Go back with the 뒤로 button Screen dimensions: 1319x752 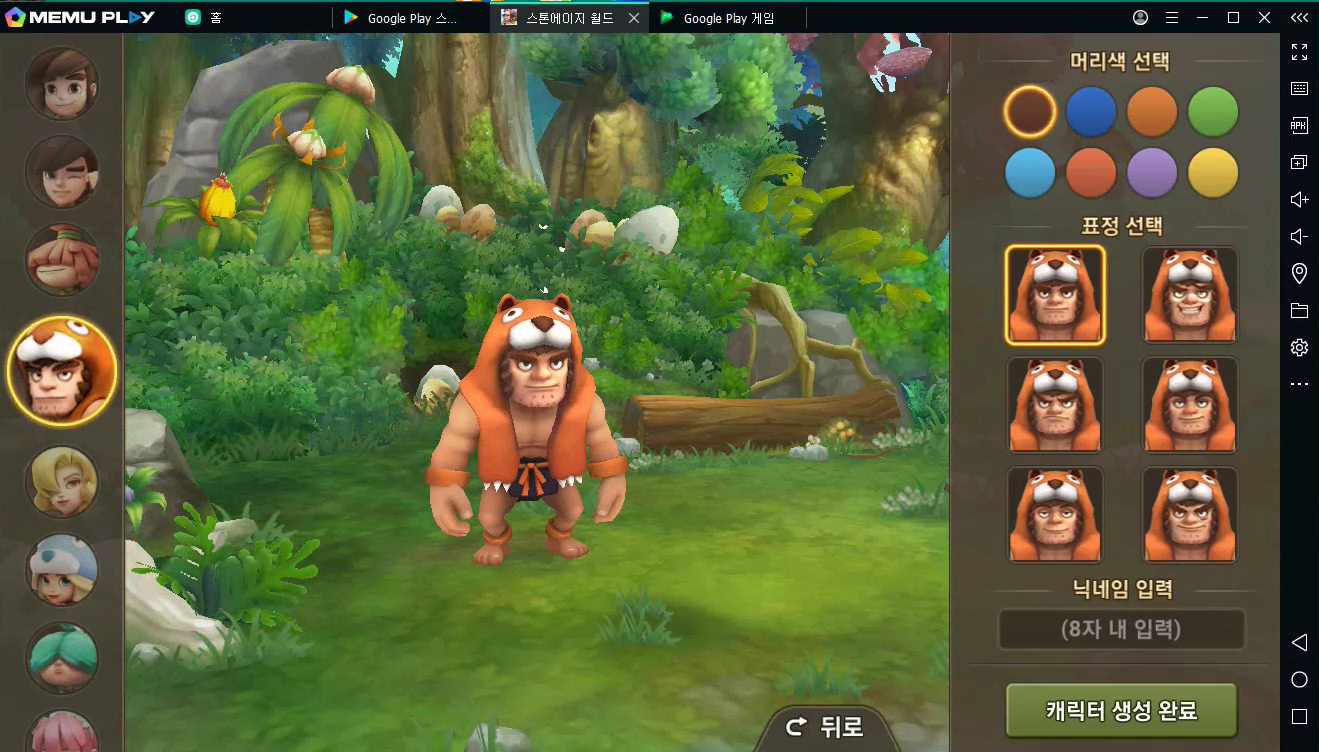[x=826, y=727]
